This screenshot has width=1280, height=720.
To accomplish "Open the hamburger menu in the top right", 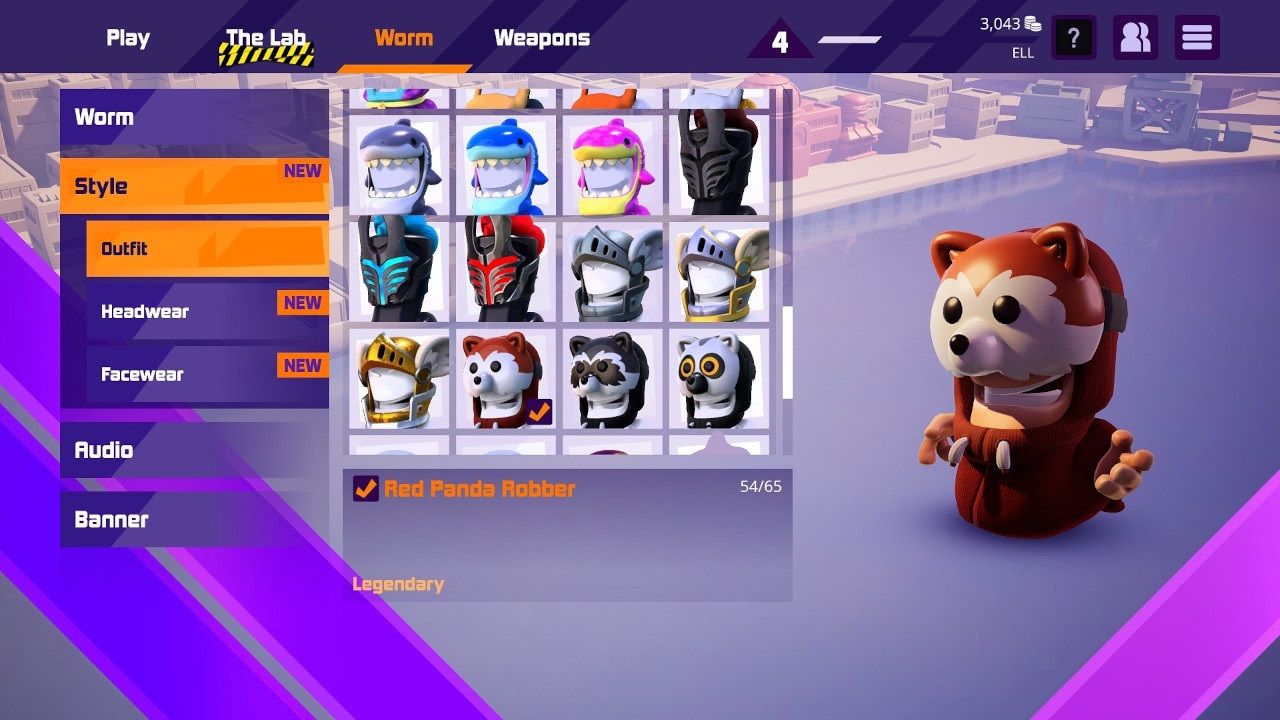I will click(x=1196, y=37).
